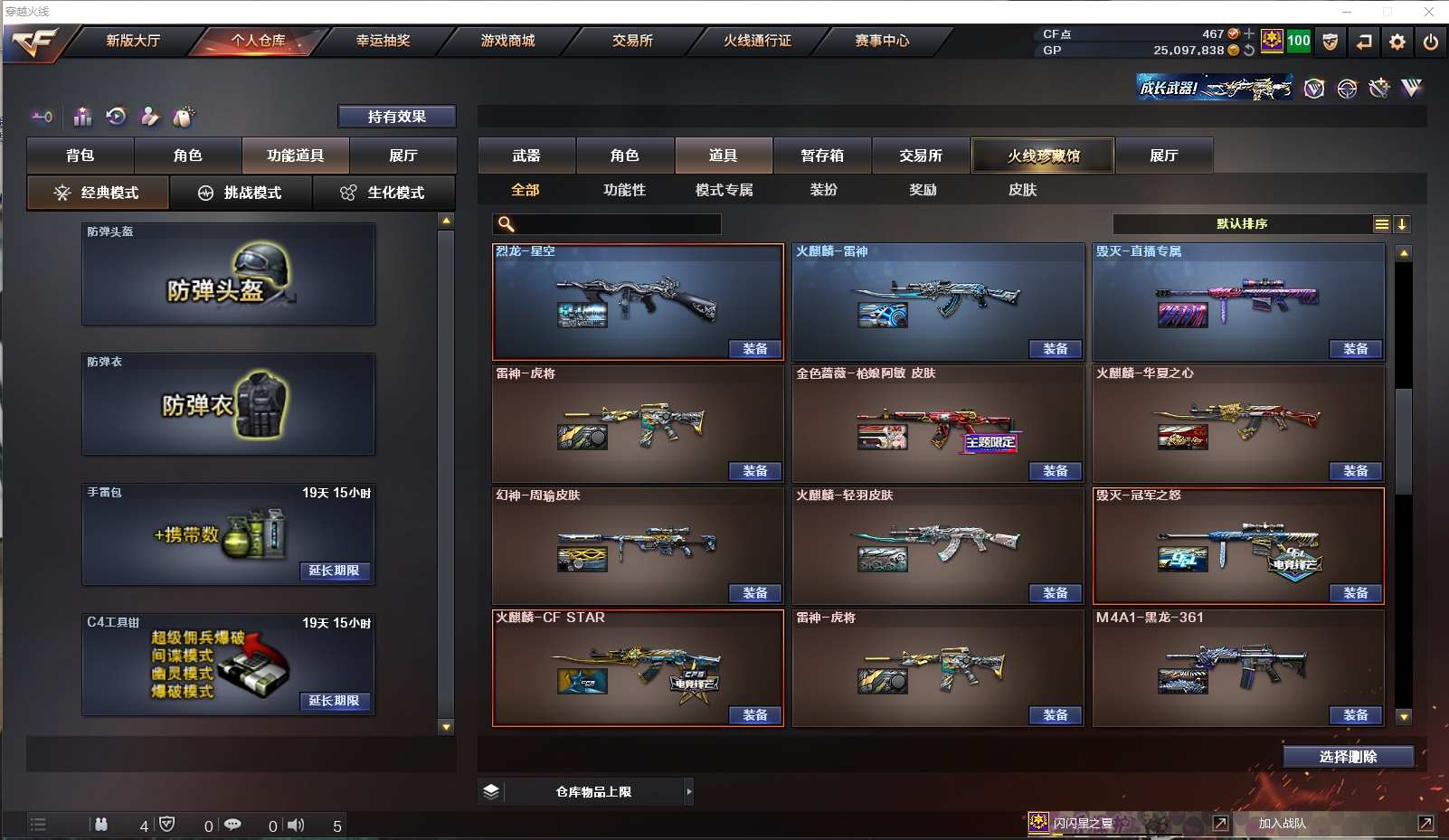The width and height of the screenshot is (1449, 840).
Task: Filter items by 皮肤 skins
Action: (1022, 190)
